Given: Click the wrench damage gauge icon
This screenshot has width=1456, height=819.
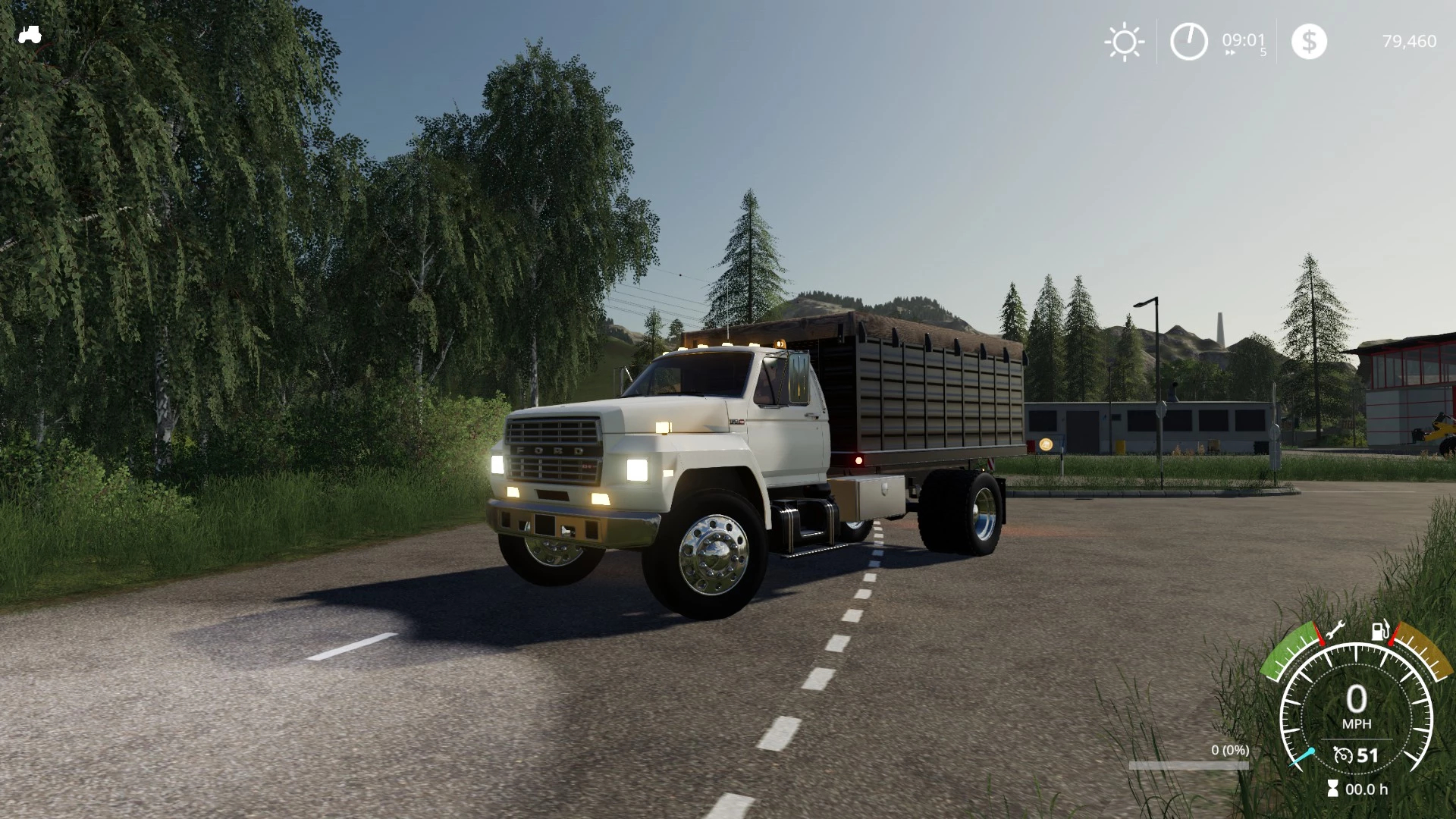Looking at the screenshot, I should (1333, 630).
